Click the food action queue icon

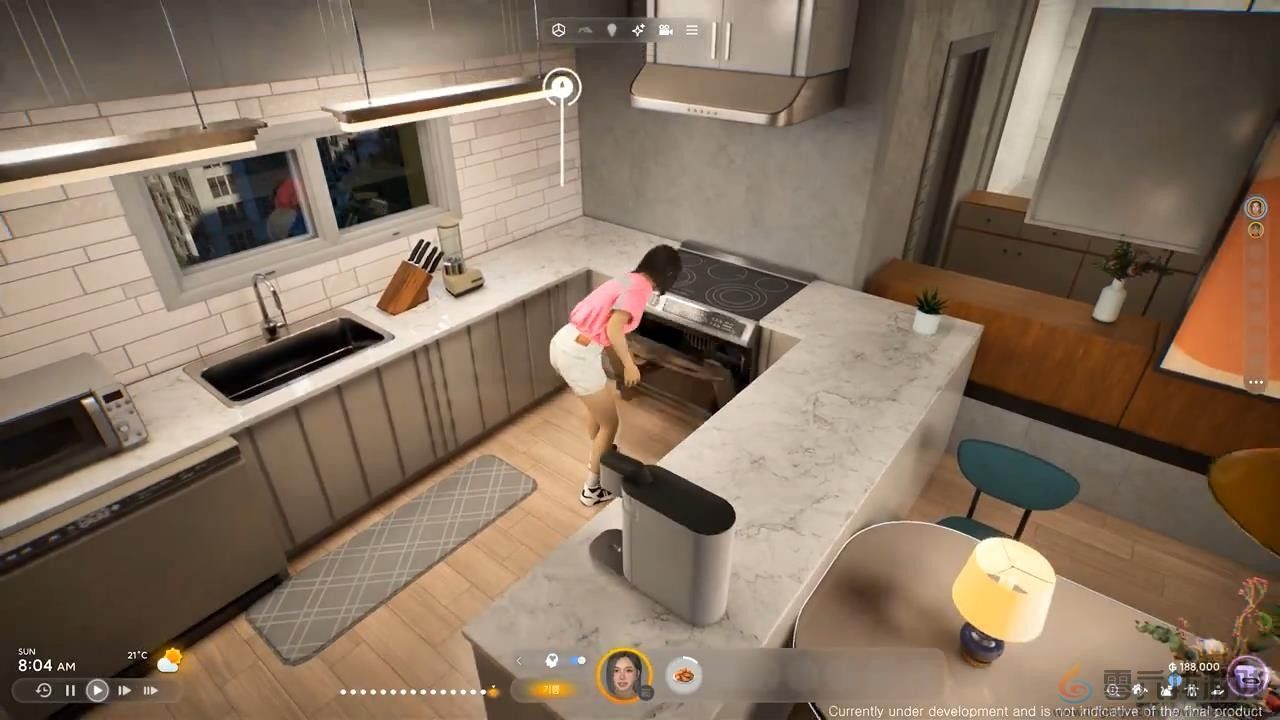tap(684, 675)
